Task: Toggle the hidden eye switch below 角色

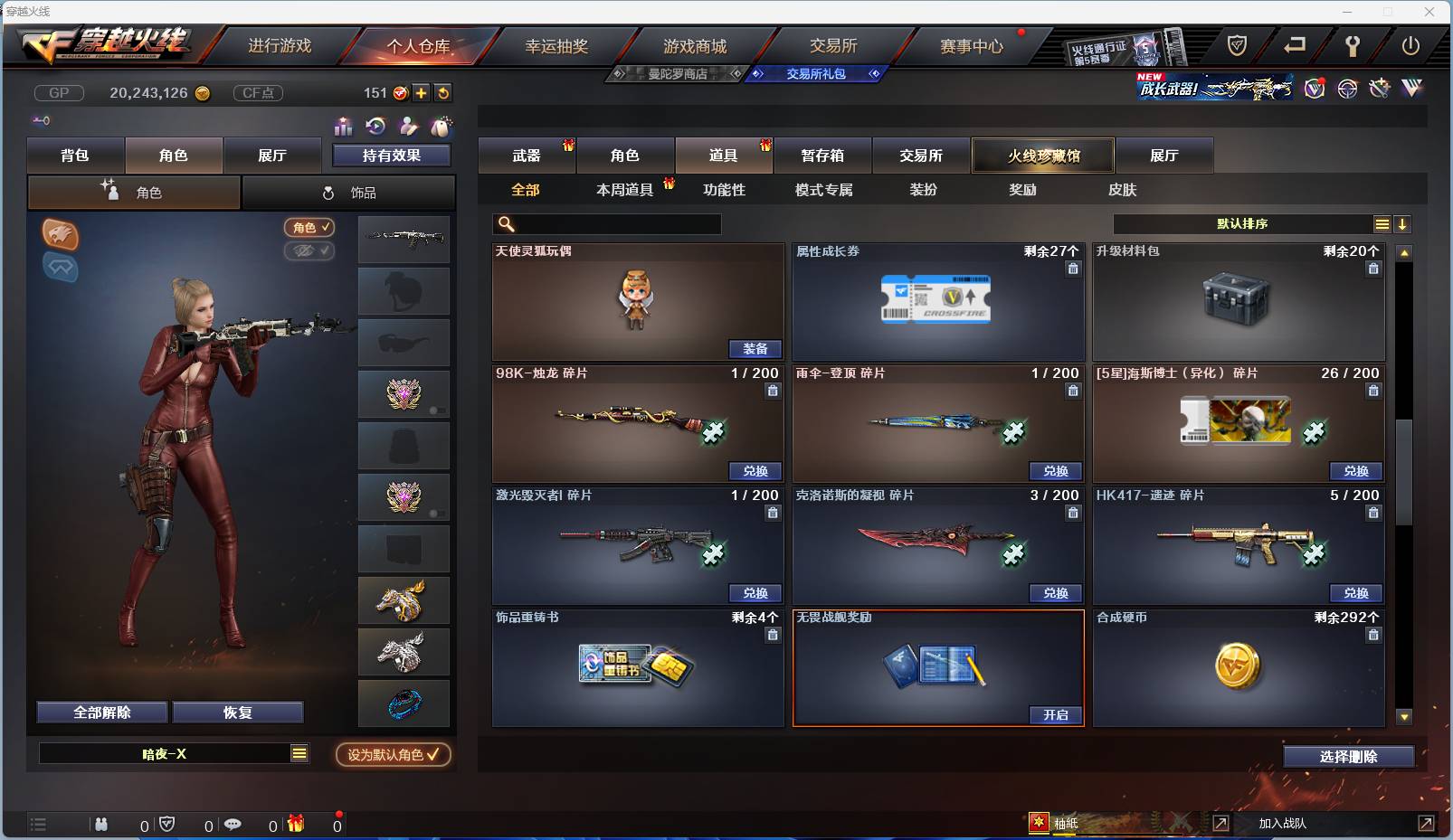Action: pyautogui.click(x=309, y=250)
